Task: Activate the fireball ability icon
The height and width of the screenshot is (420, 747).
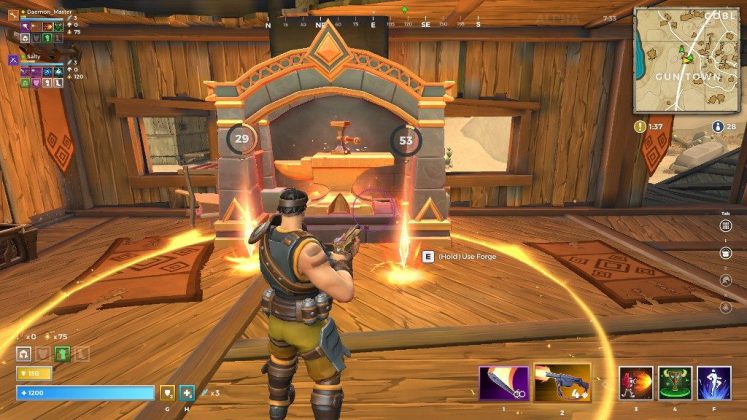Action: (x=635, y=383)
